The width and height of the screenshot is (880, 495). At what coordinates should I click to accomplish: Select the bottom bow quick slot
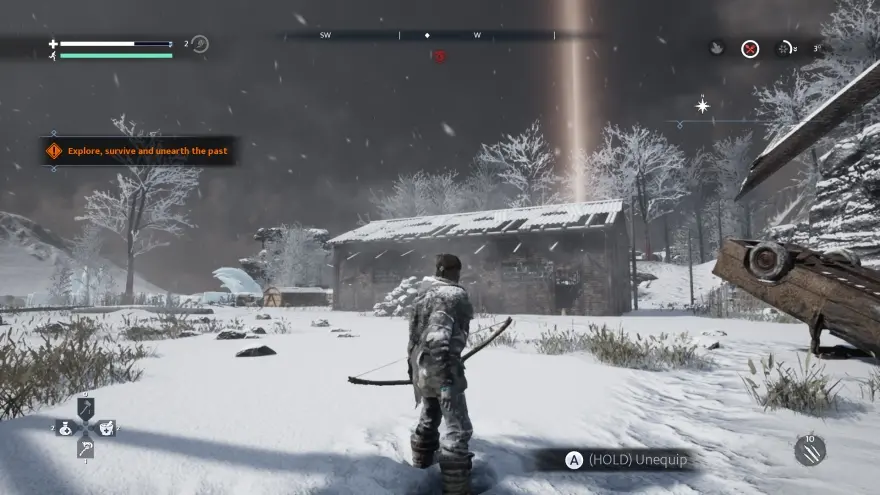tap(86, 449)
